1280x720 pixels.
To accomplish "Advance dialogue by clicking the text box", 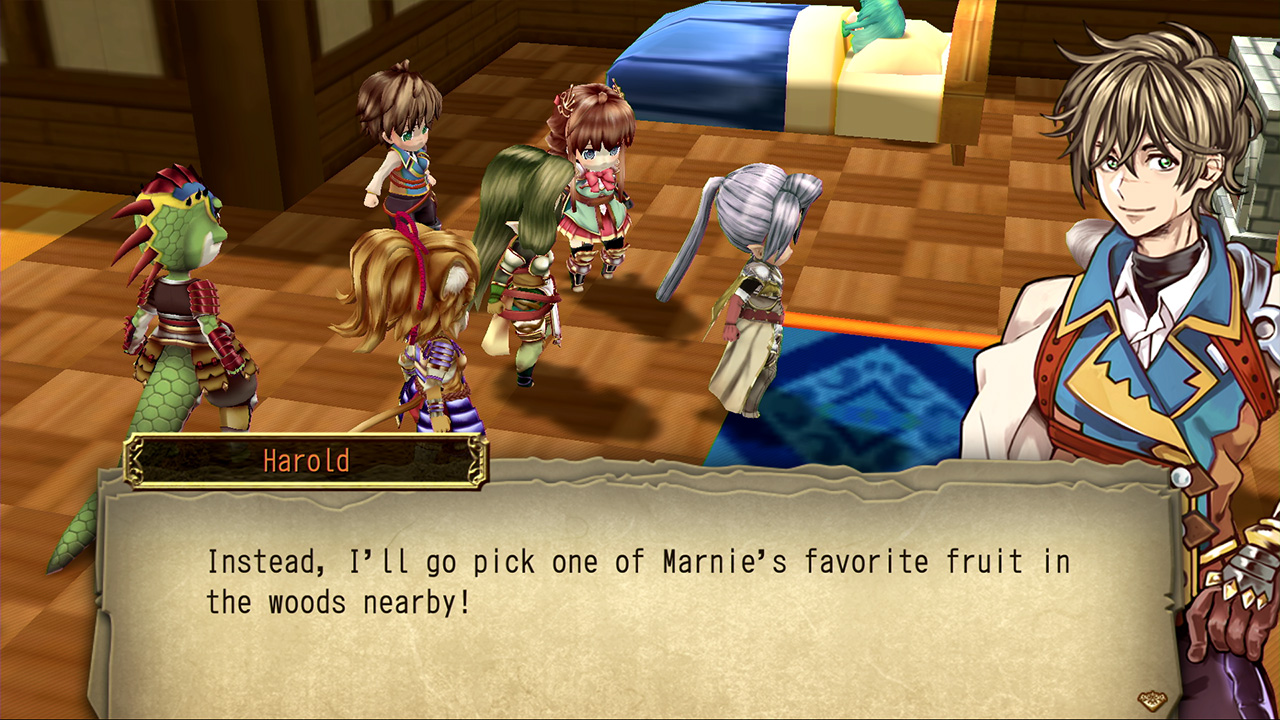I will [640, 600].
